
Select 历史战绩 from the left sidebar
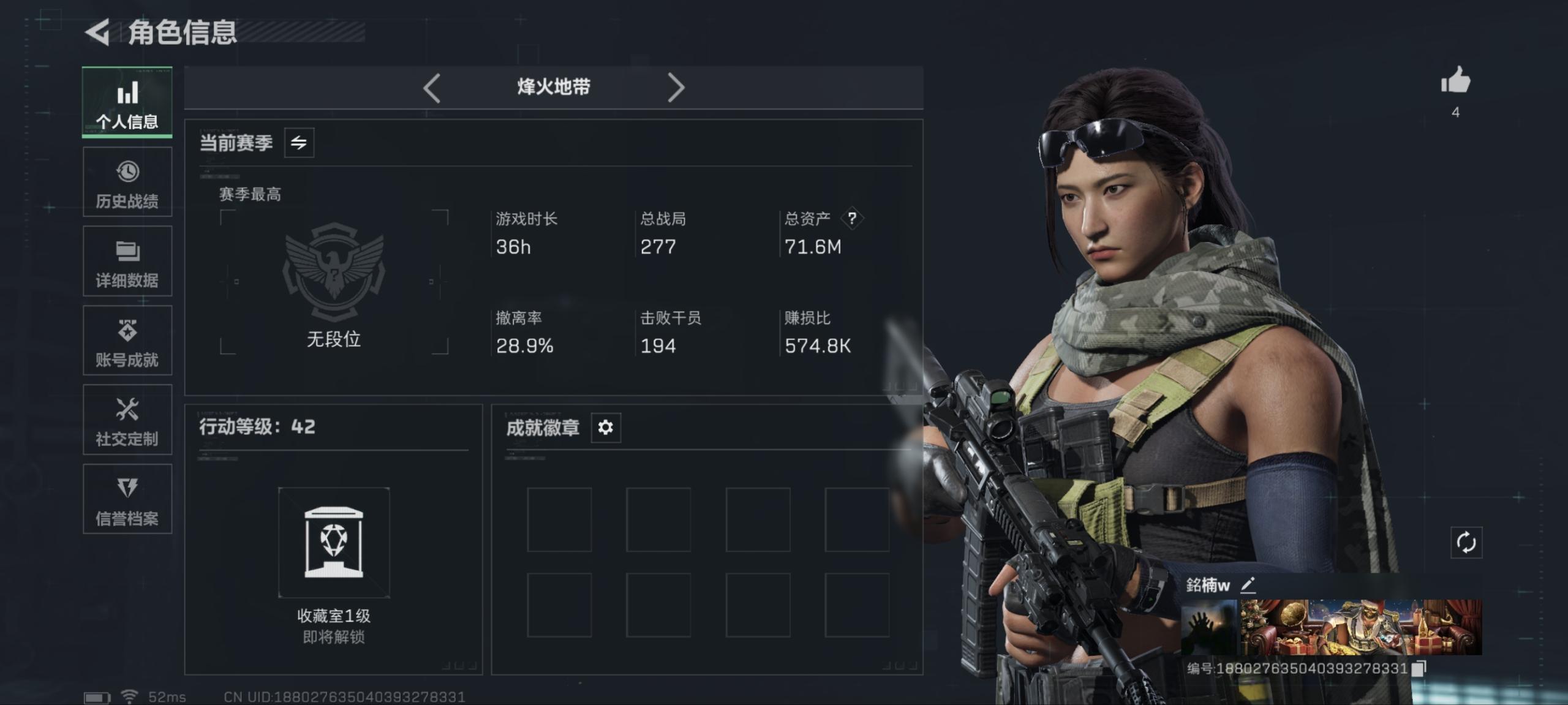coord(127,181)
